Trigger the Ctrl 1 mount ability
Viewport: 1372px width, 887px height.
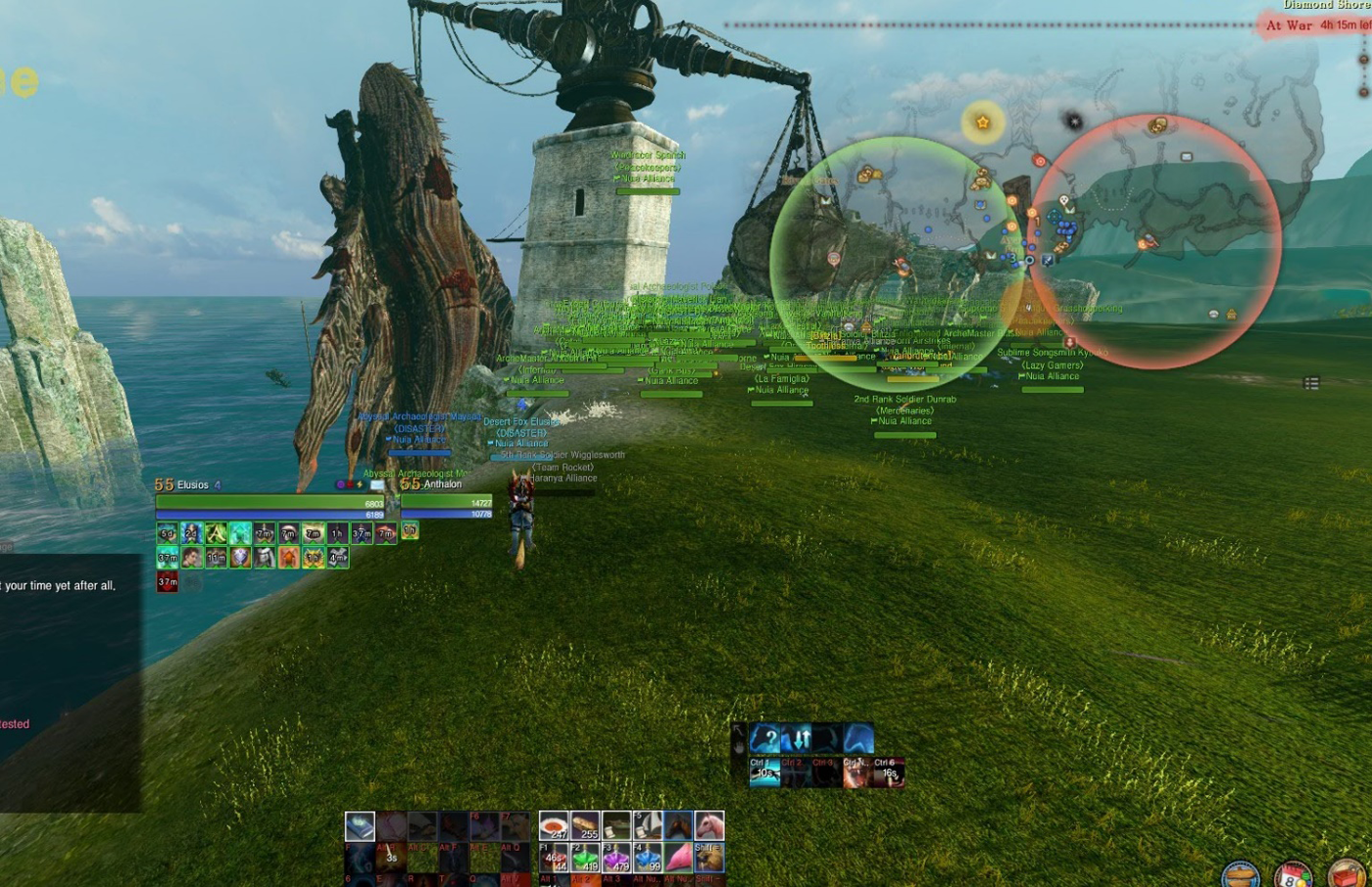764,772
